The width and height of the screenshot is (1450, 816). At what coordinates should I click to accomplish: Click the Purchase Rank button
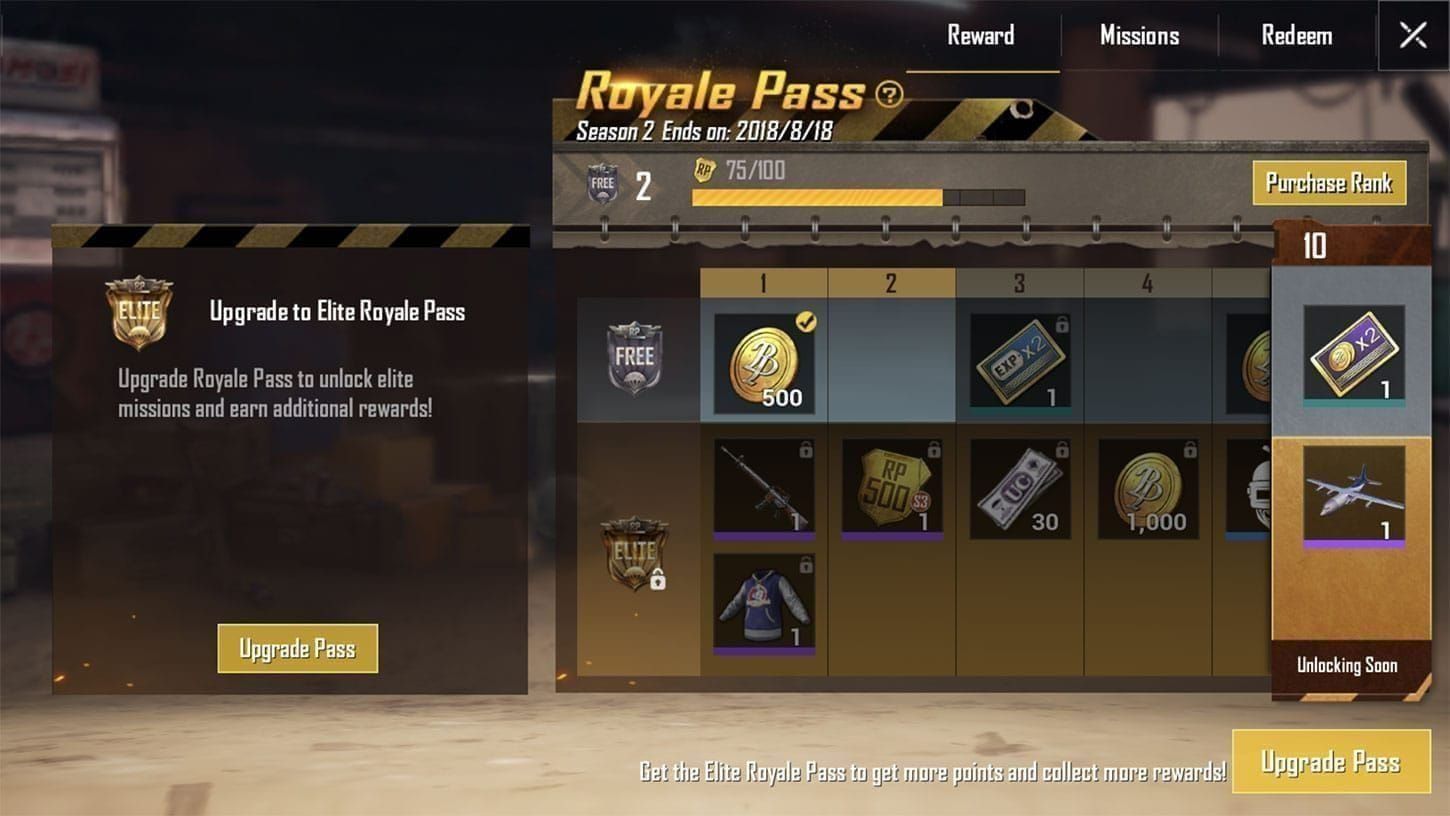(1329, 184)
